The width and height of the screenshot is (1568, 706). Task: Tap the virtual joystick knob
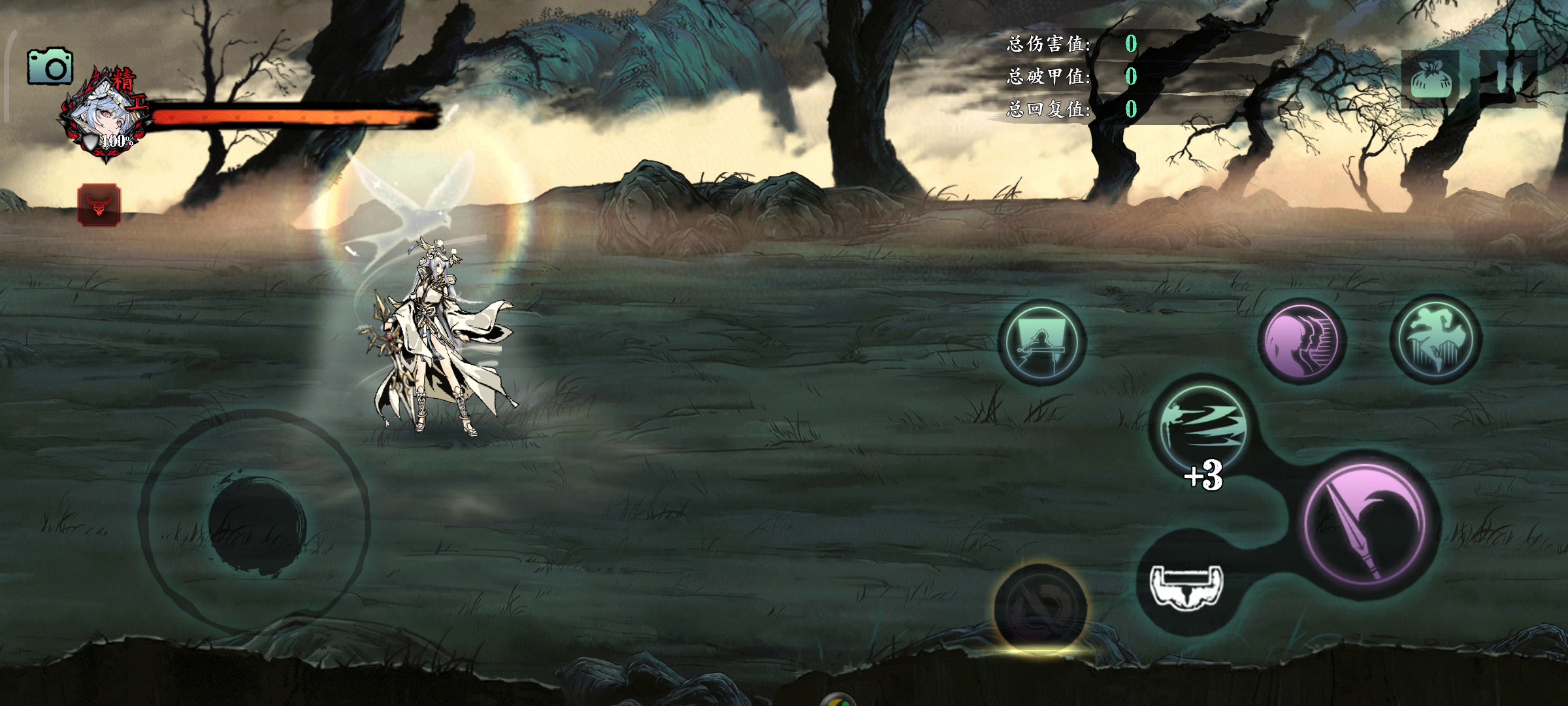(257, 526)
